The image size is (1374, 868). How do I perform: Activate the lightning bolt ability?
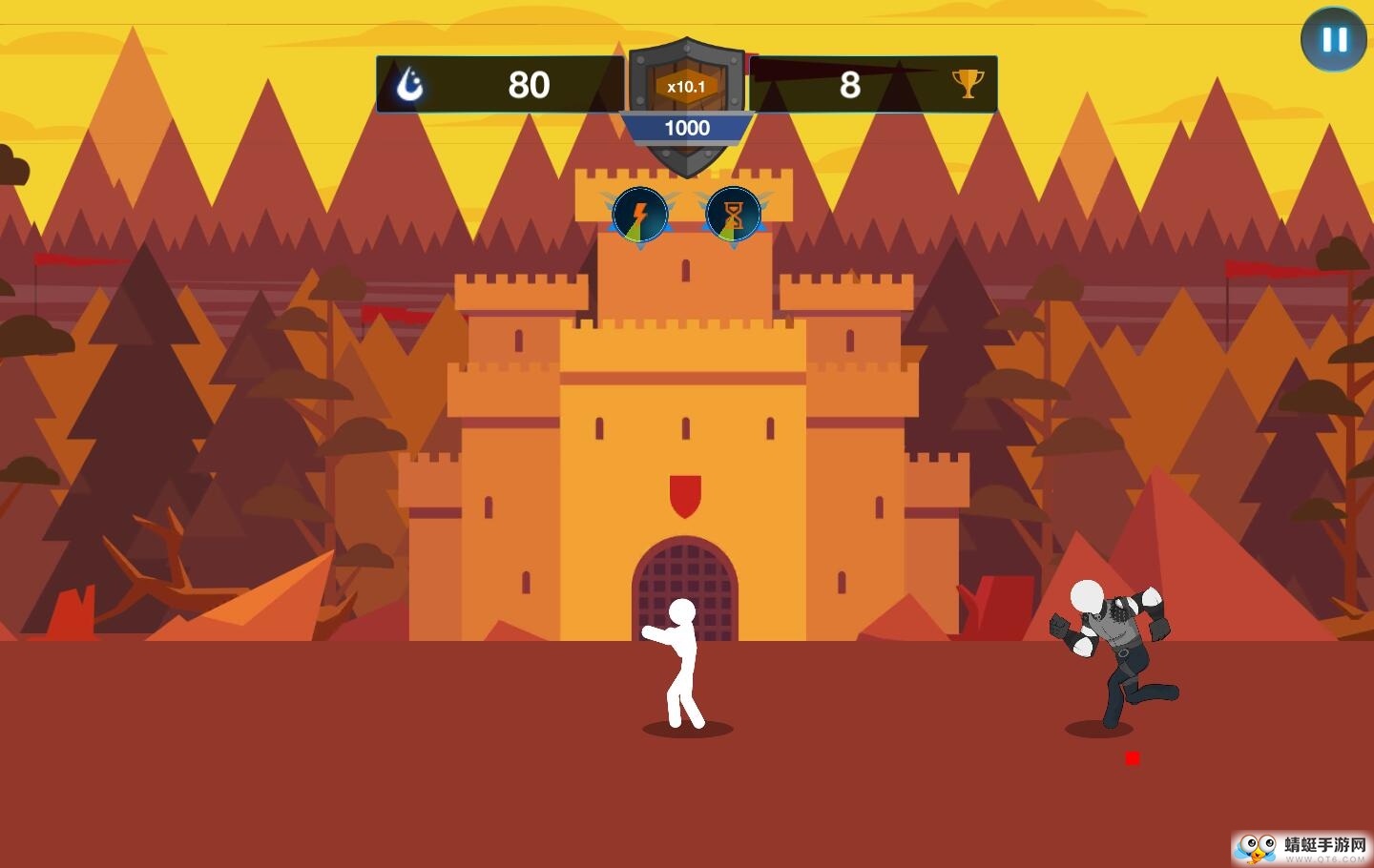[x=639, y=214]
